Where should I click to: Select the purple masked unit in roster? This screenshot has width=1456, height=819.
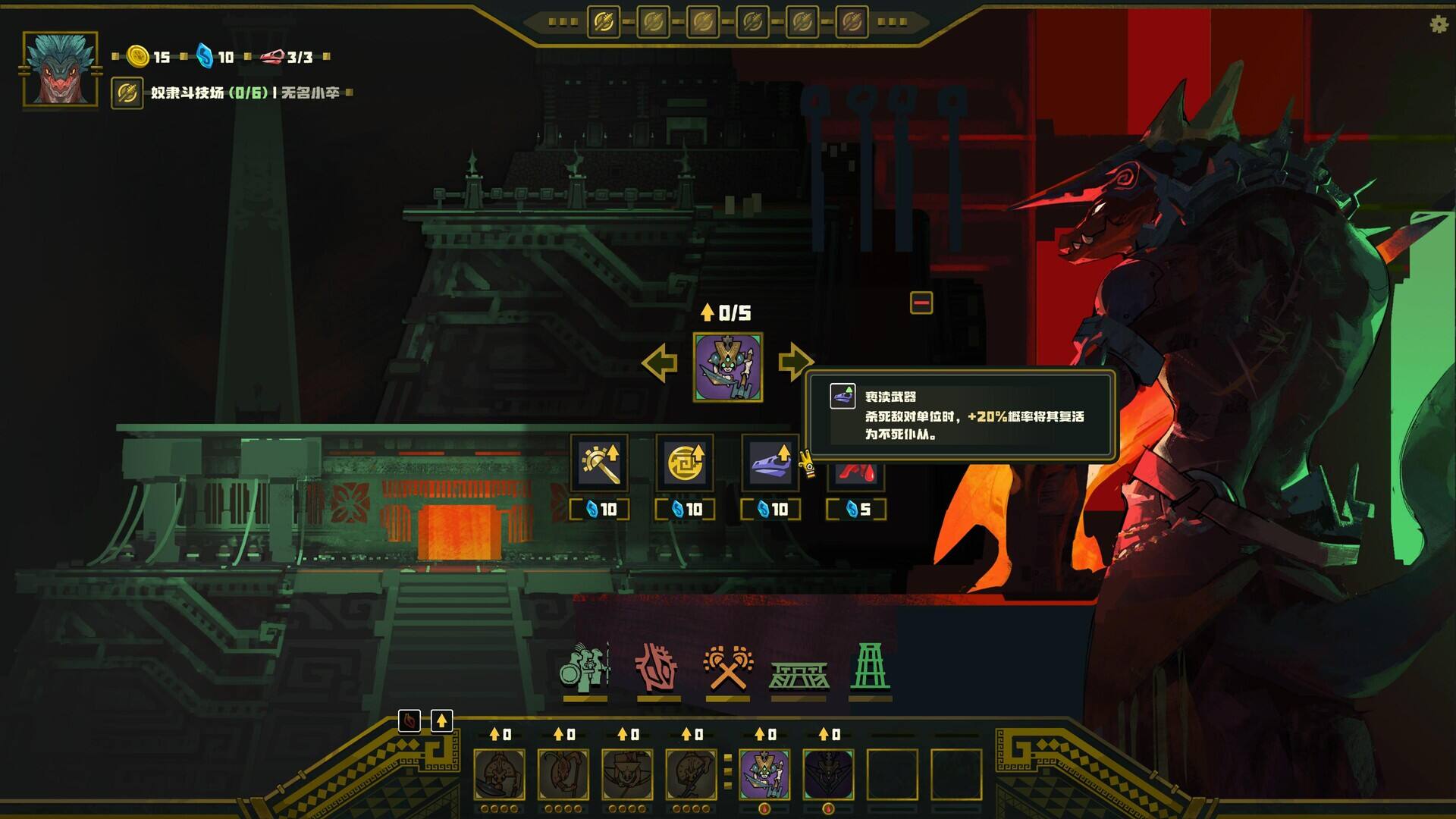(764, 774)
